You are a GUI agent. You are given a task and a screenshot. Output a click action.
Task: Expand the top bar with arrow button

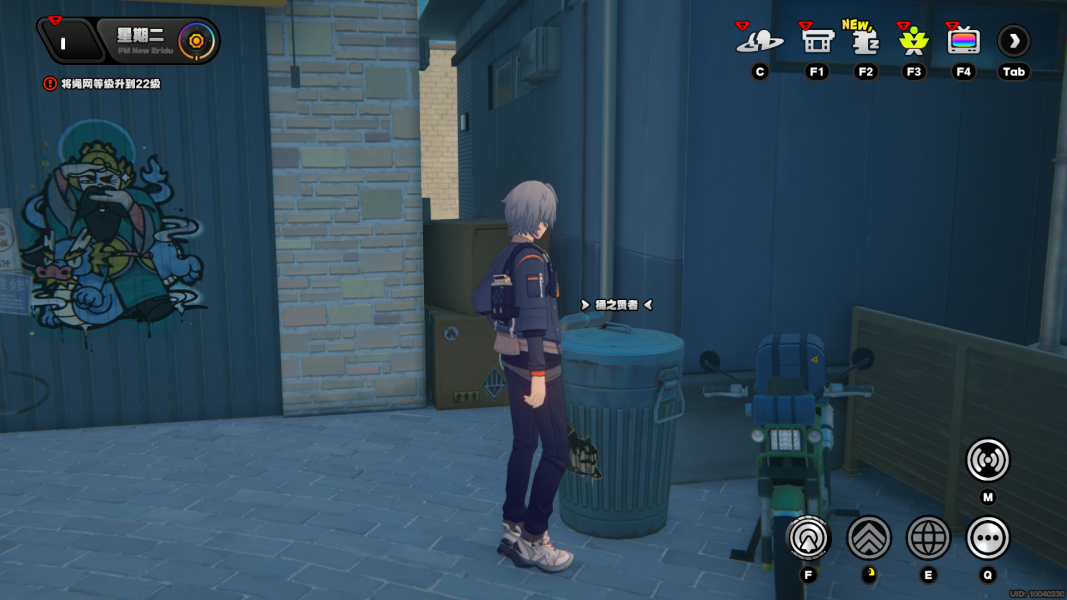click(1014, 41)
